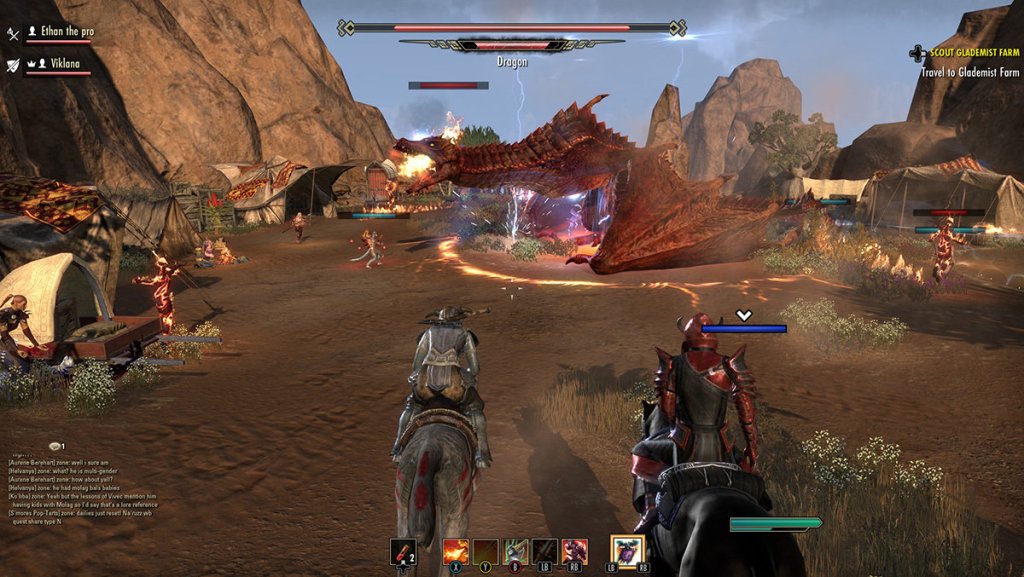The width and height of the screenshot is (1024, 577).
Task: Target the Dragon boss name plate
Action: tap(512, 61)
